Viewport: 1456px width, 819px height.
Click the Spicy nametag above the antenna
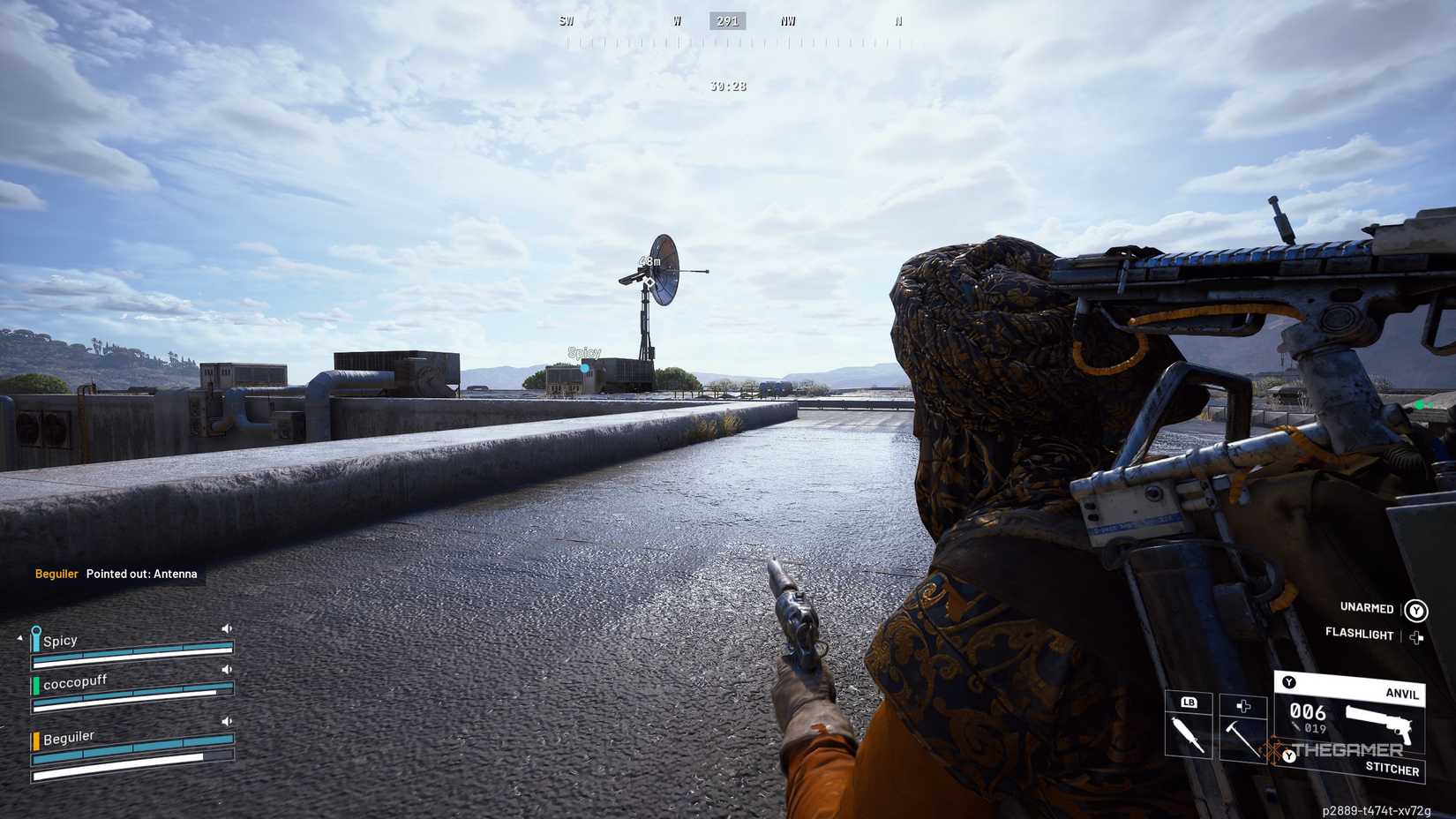tap(584, 353)
